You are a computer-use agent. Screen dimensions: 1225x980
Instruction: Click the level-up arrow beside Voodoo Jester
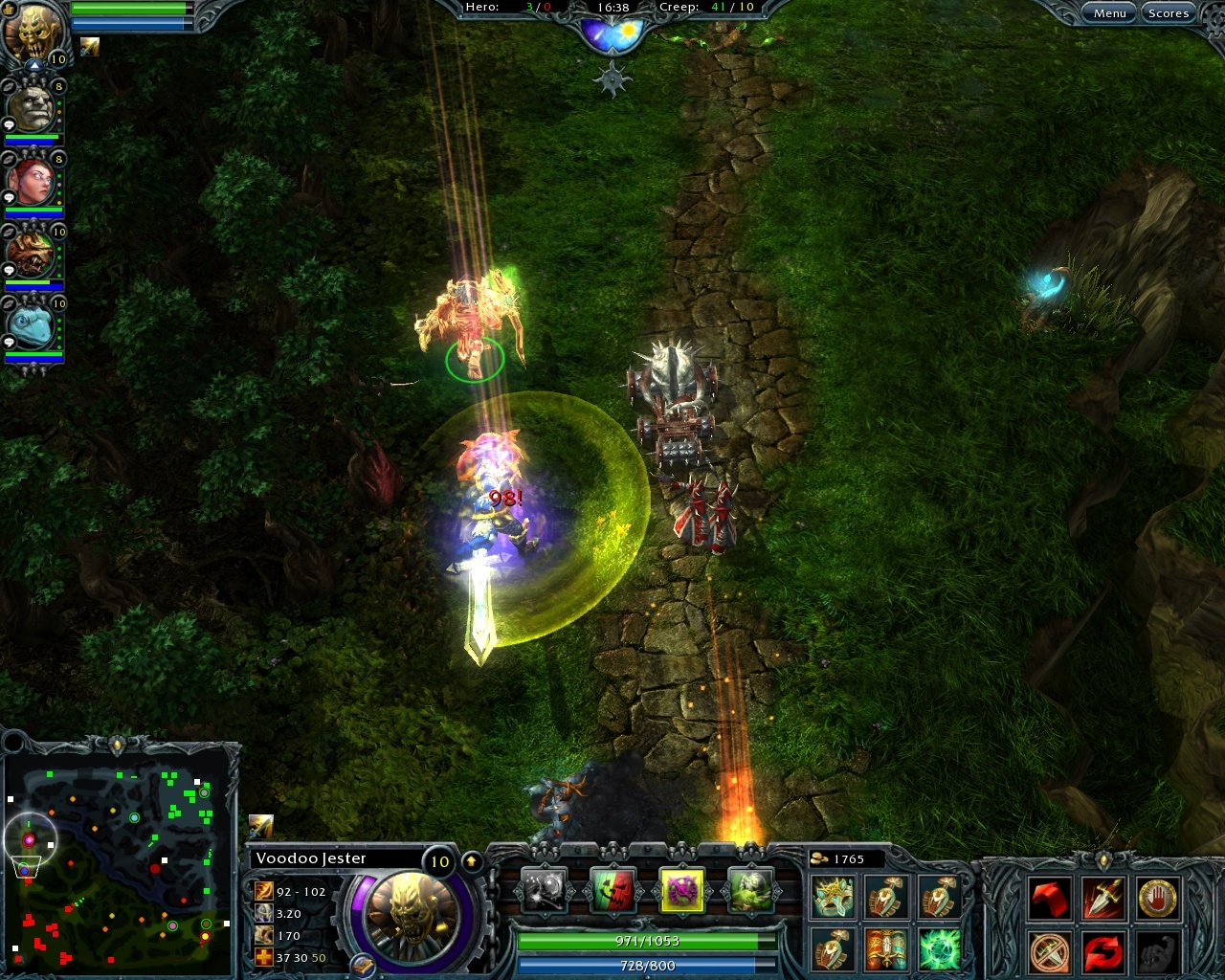click(x=471, y=860)
